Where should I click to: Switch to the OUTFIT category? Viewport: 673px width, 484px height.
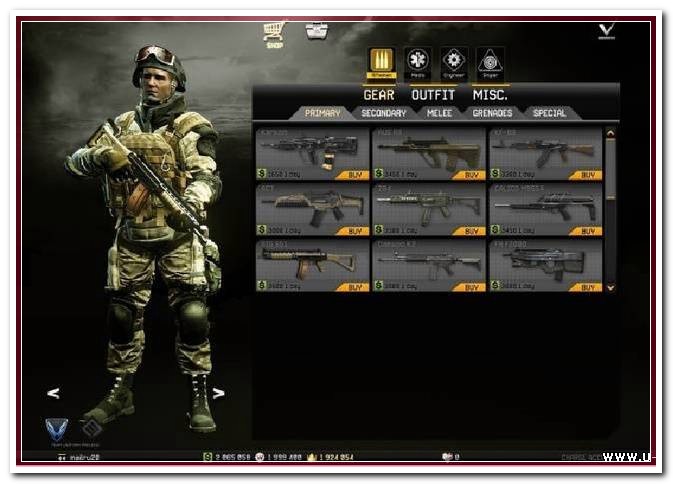pyautogui.click(x=433, y=95)
